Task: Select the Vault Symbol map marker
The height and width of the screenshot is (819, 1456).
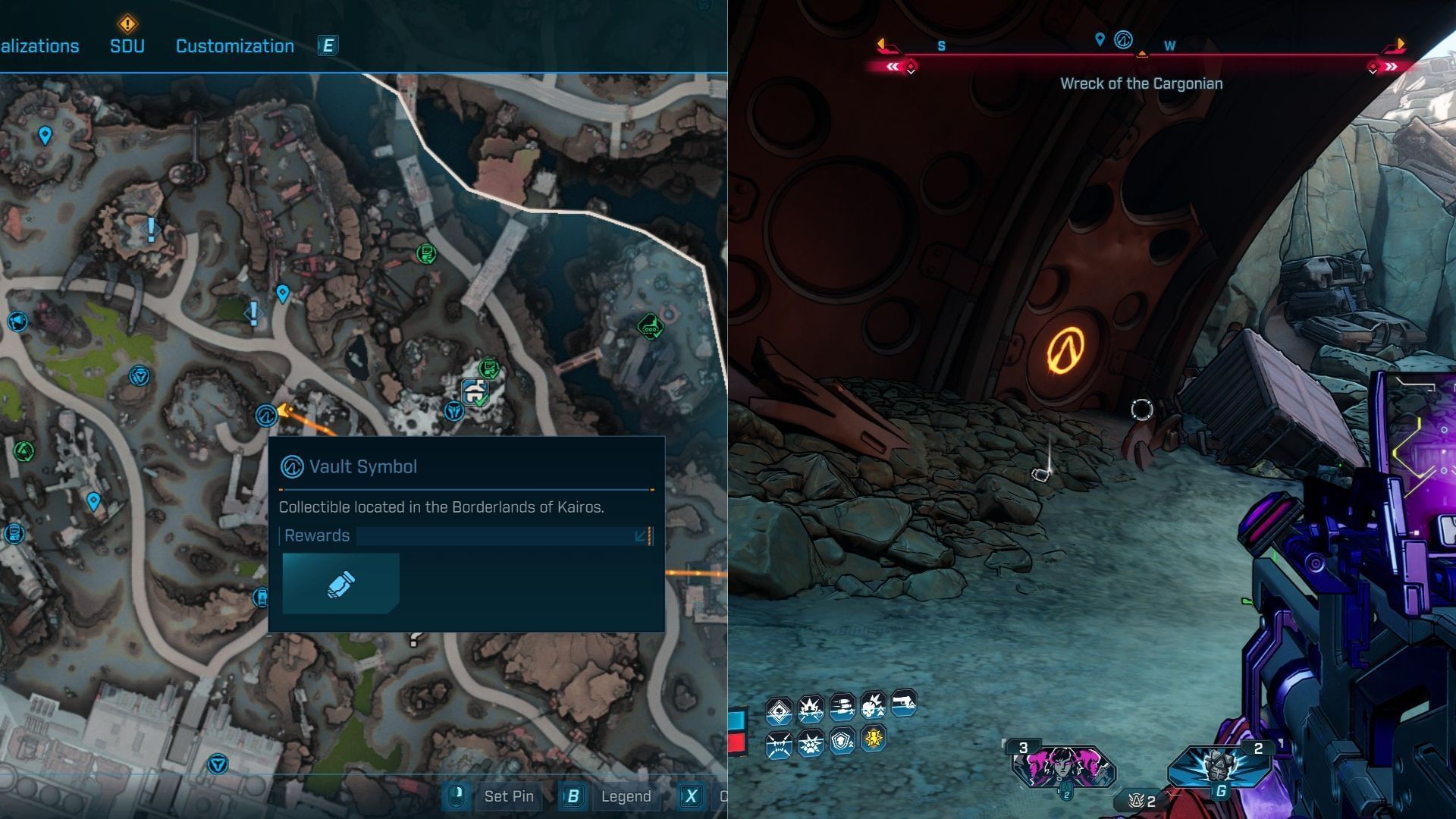Action: pos(265,415)
